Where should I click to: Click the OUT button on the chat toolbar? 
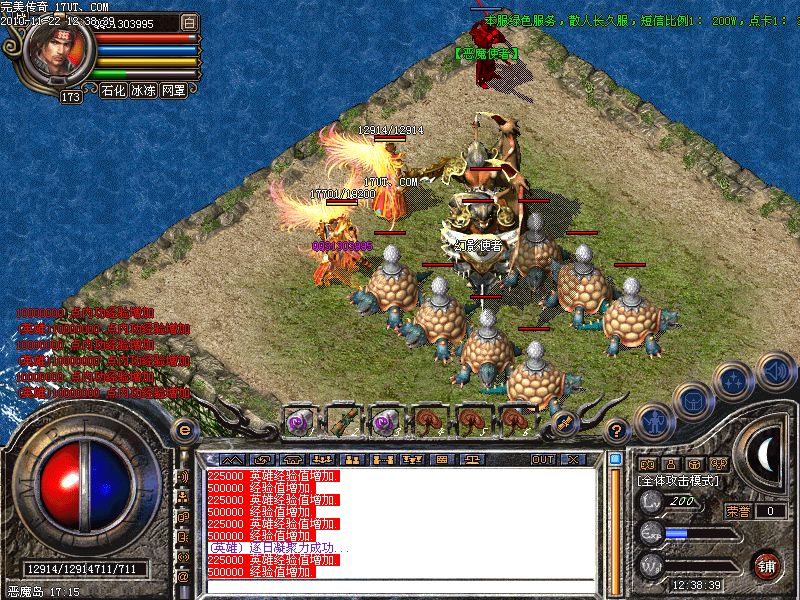coord(543,459)
